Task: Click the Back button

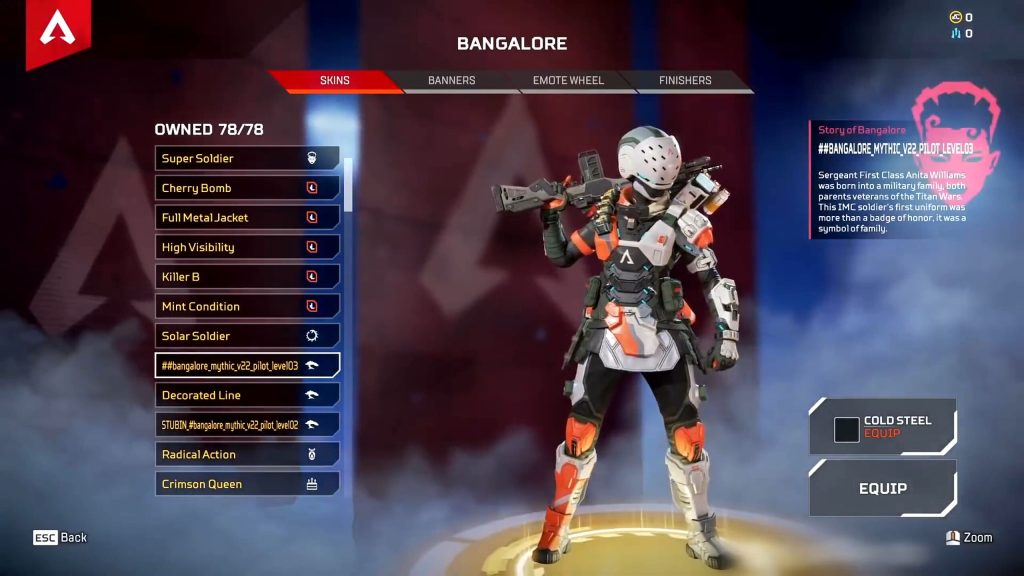Action: coord(60,538)
